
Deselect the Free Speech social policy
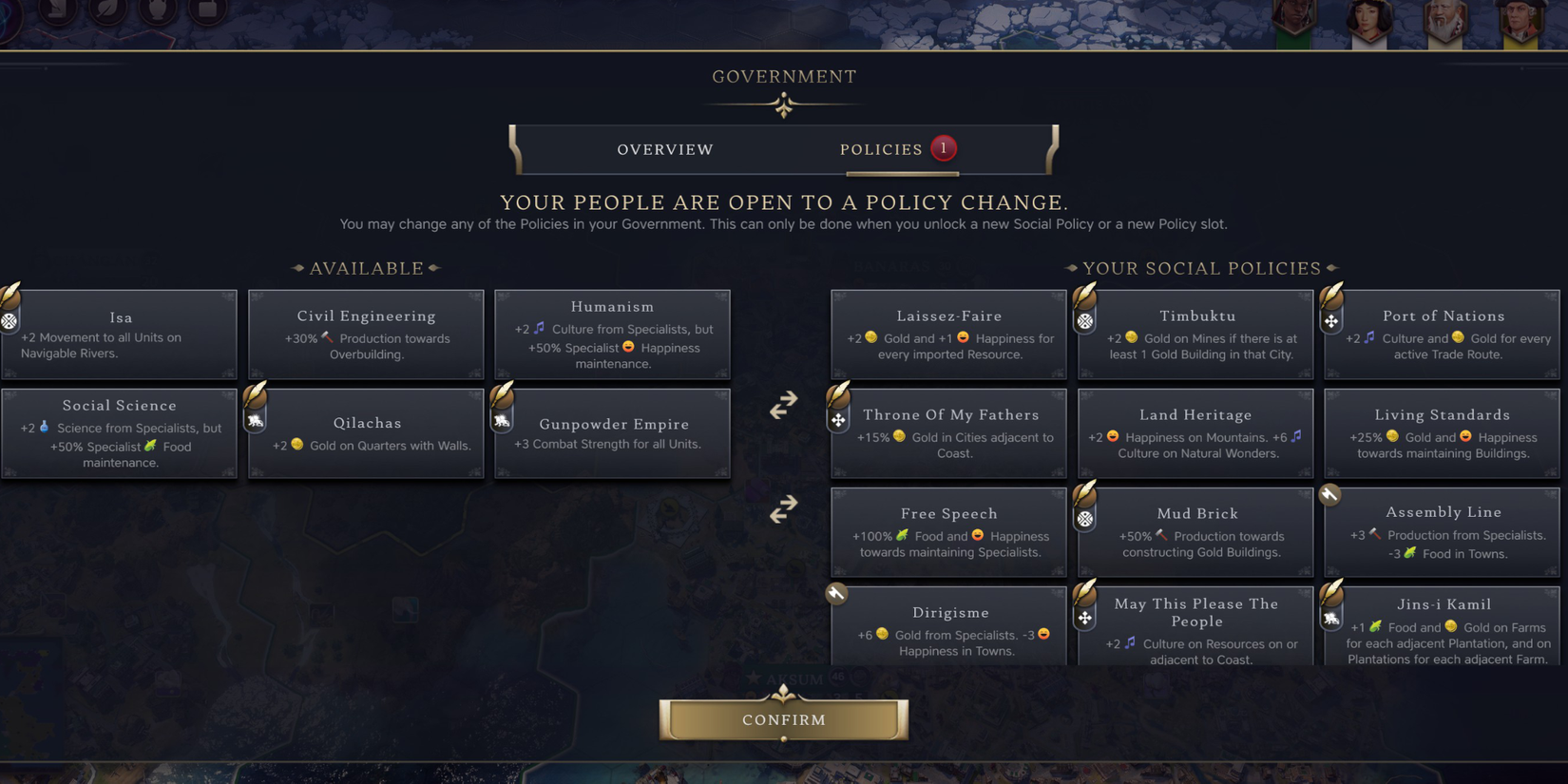[x=948, y=532]
